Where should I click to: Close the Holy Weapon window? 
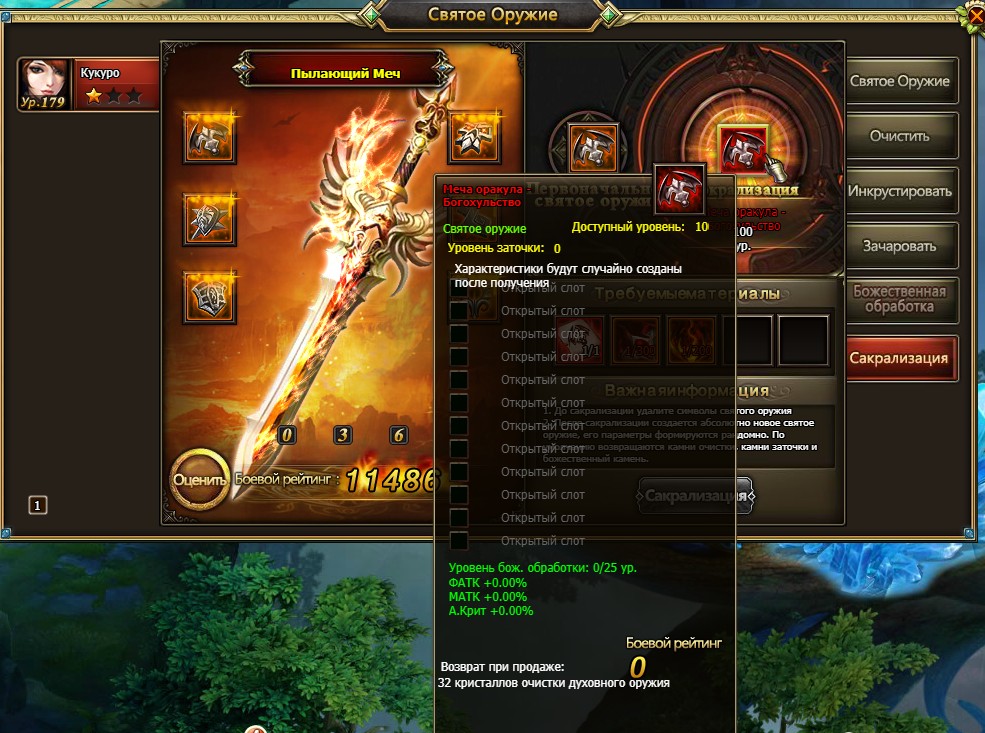point(972,14)
